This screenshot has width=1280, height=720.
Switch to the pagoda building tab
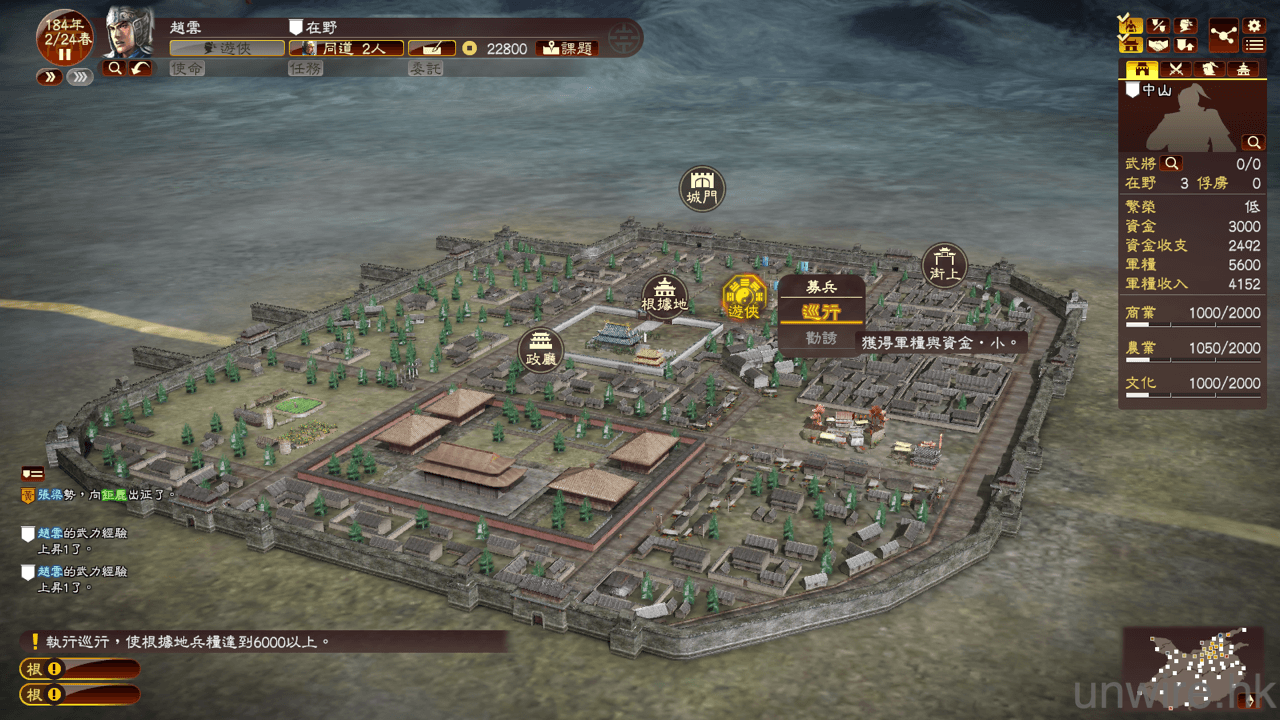[1243, 70]
